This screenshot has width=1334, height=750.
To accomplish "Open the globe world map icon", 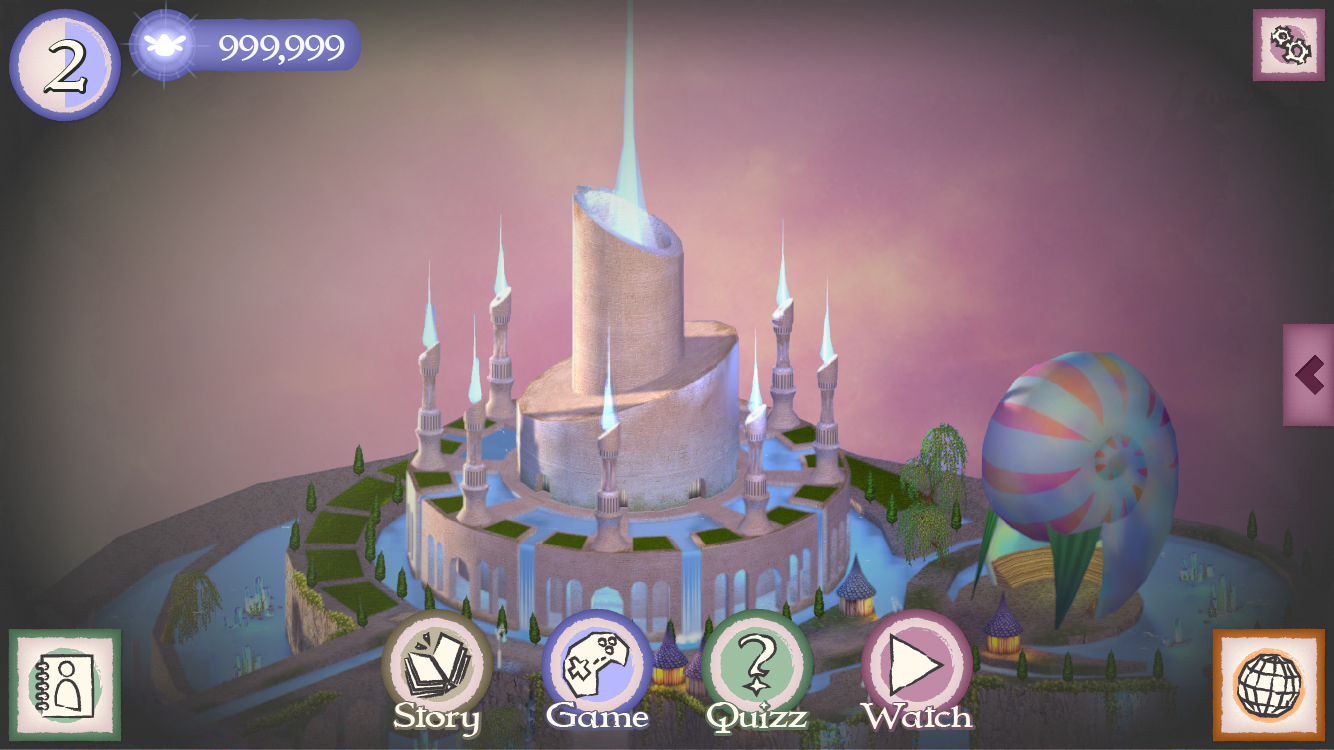I will [1269, 685].
